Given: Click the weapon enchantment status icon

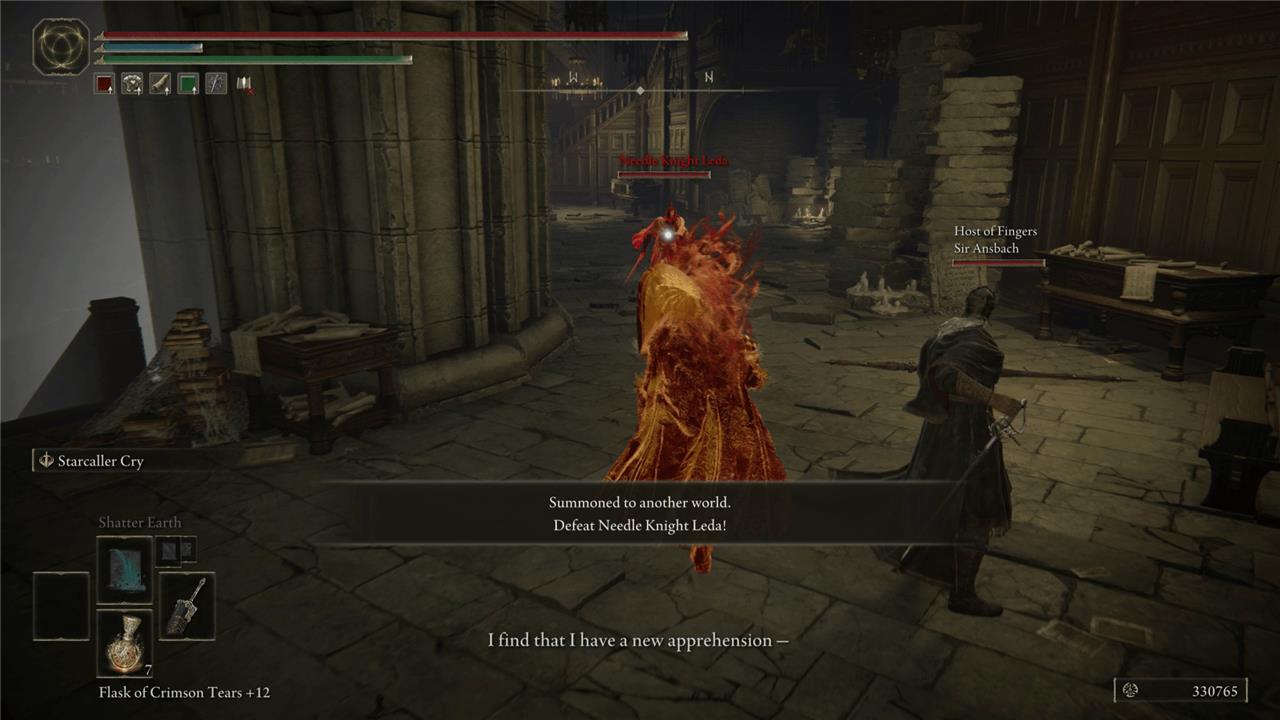Looking at the screenshot, I should [216, 84].
